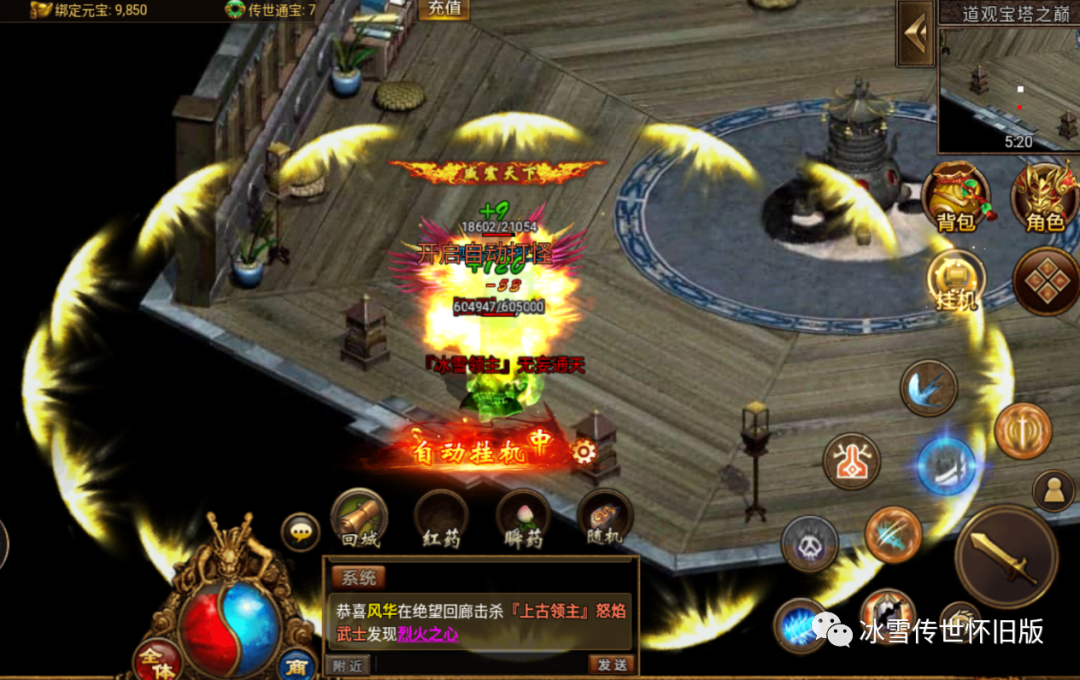This screenshot has width=1080, height=680.
Task: Choose the 附近 nearby chat channel
Action: pos(348,664)
